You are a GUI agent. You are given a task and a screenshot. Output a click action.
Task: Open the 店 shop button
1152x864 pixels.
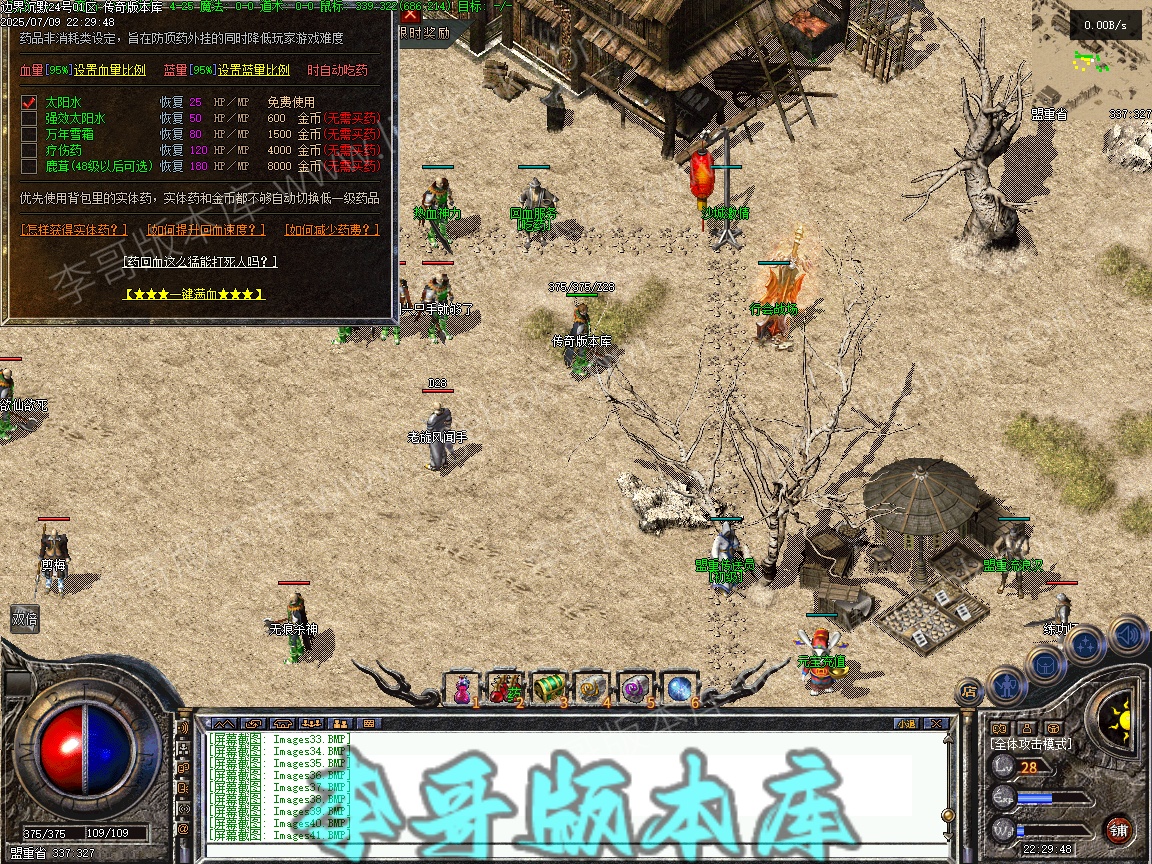click(968, 690)
